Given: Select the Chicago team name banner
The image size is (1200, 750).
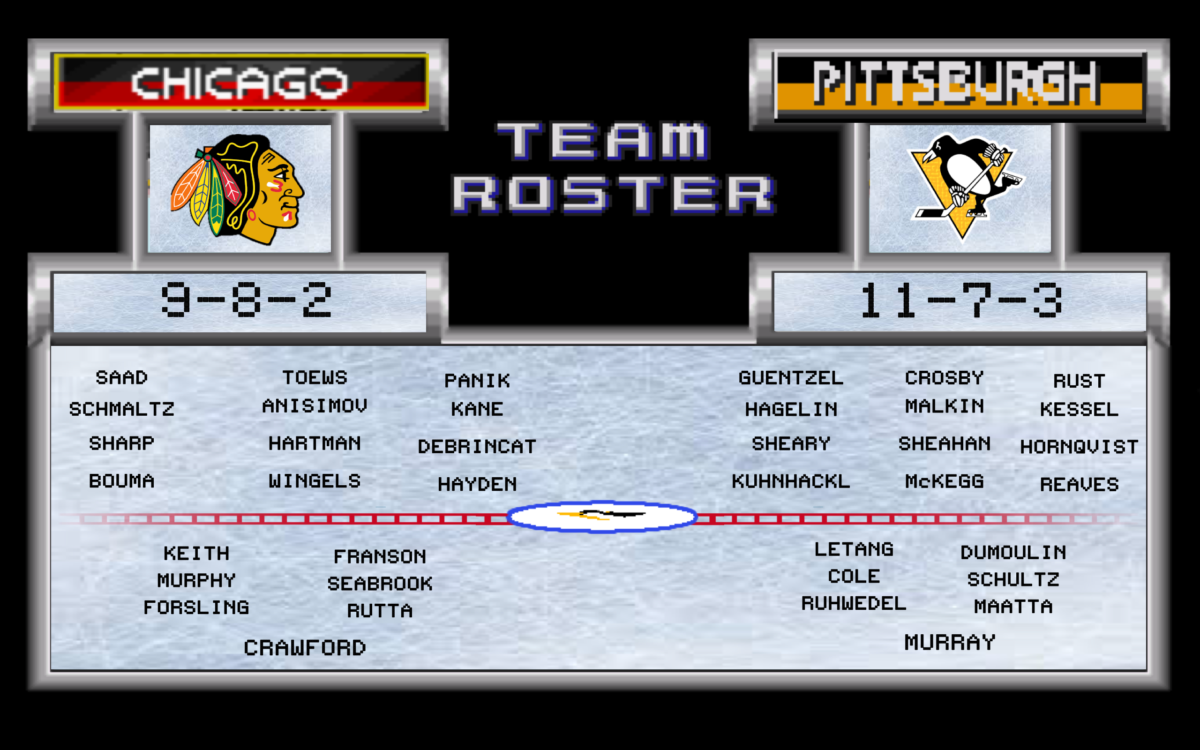Looking at the screenshot, I should point(240,82).
